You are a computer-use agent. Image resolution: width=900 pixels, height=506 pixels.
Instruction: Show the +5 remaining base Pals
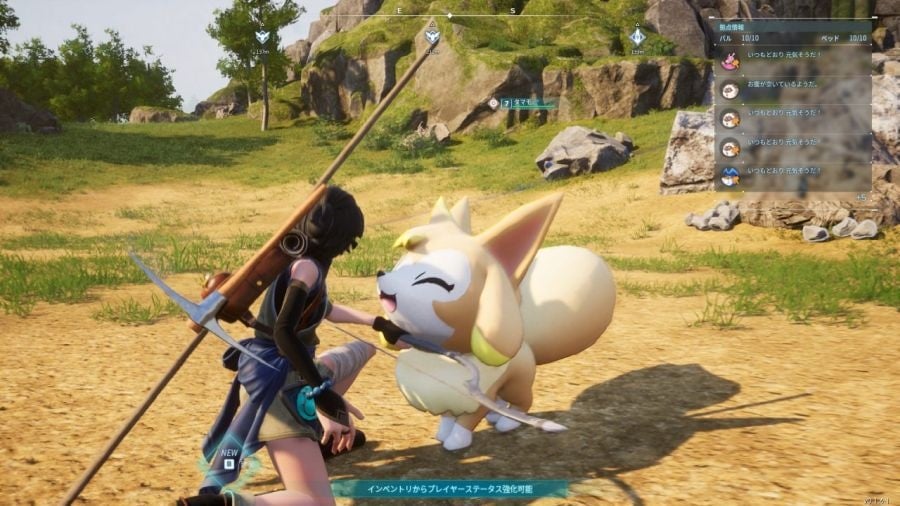coord(861,197)
